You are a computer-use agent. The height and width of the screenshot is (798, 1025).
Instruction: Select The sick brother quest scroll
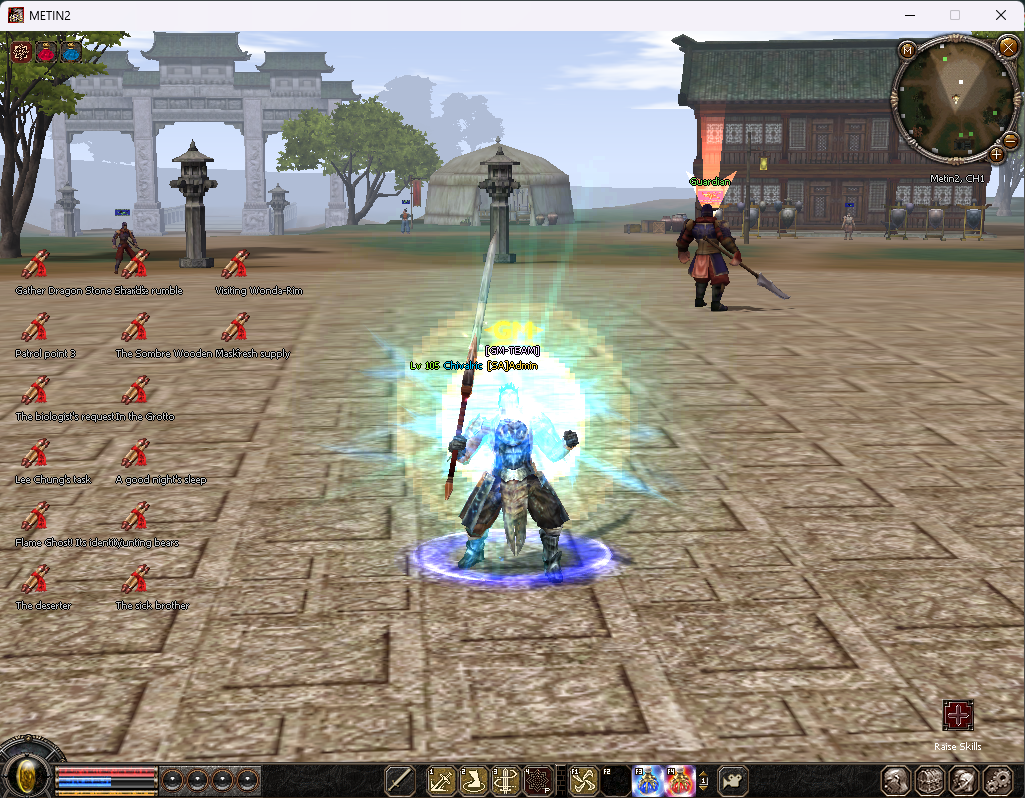coord(136,580)
